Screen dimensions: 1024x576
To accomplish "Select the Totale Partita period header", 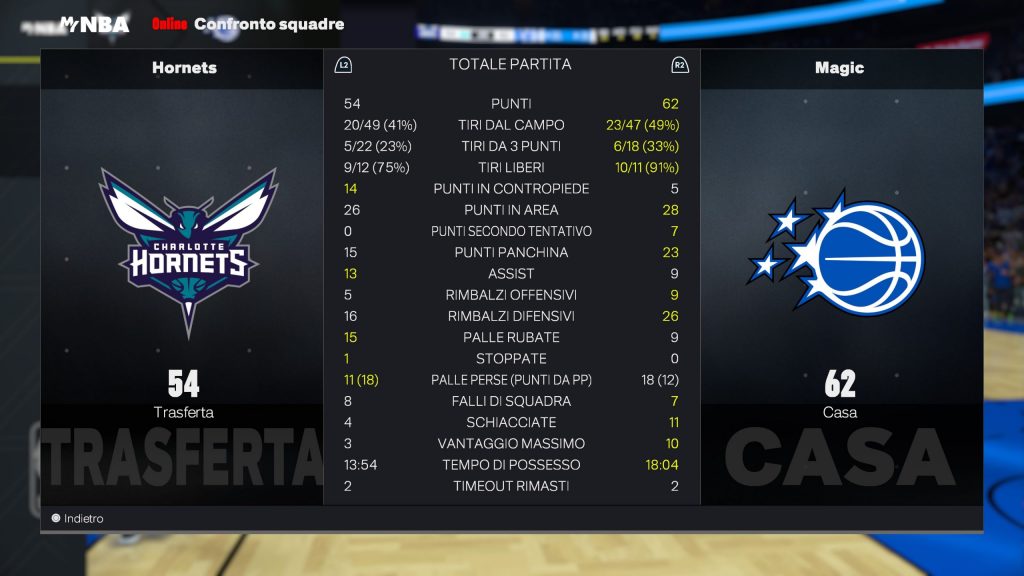I will tap(510, 64).
